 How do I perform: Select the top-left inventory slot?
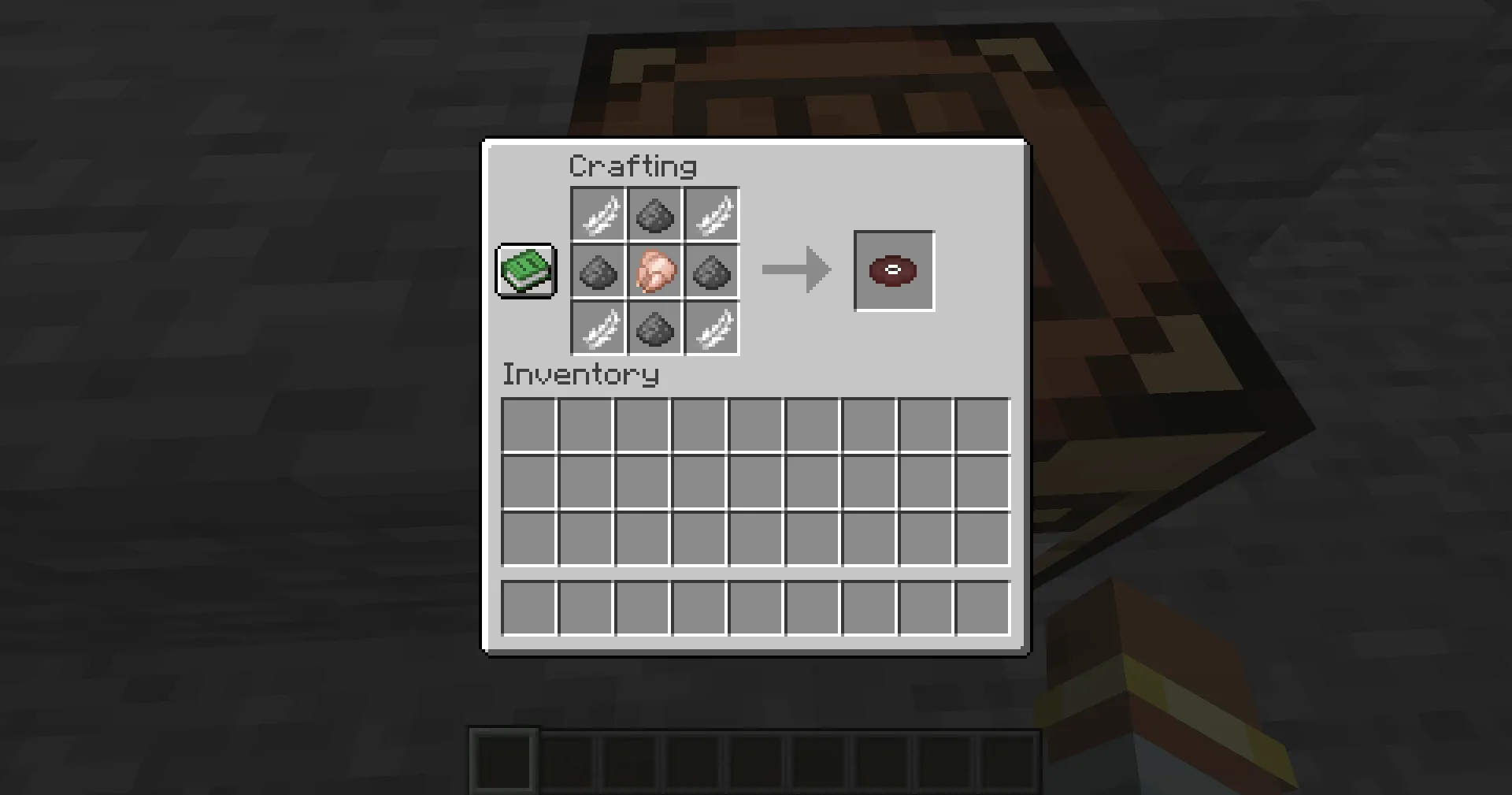[x=528, y=424]
